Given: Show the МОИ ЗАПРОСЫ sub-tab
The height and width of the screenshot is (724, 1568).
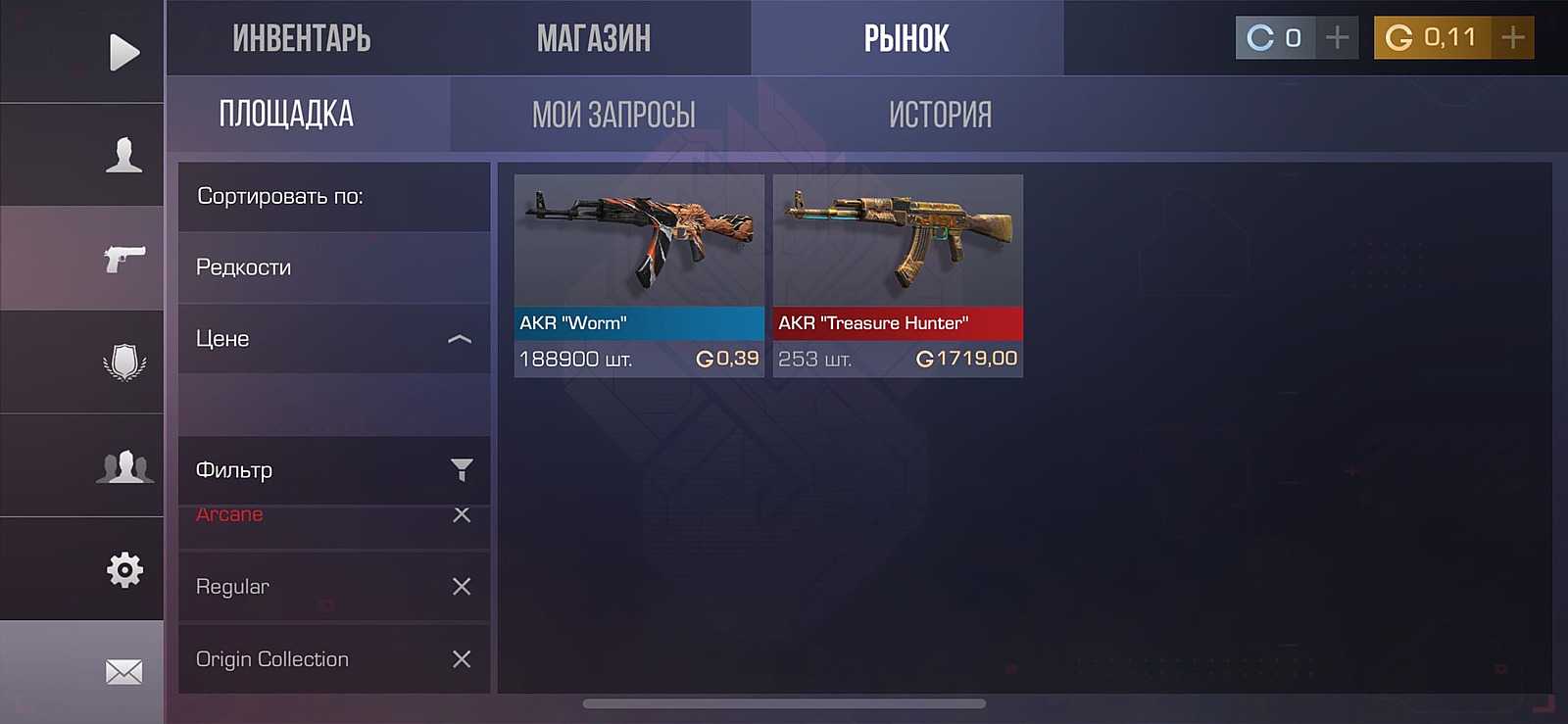Looking at the screenshot, I should pyautogui.click(x=613, y=115).
